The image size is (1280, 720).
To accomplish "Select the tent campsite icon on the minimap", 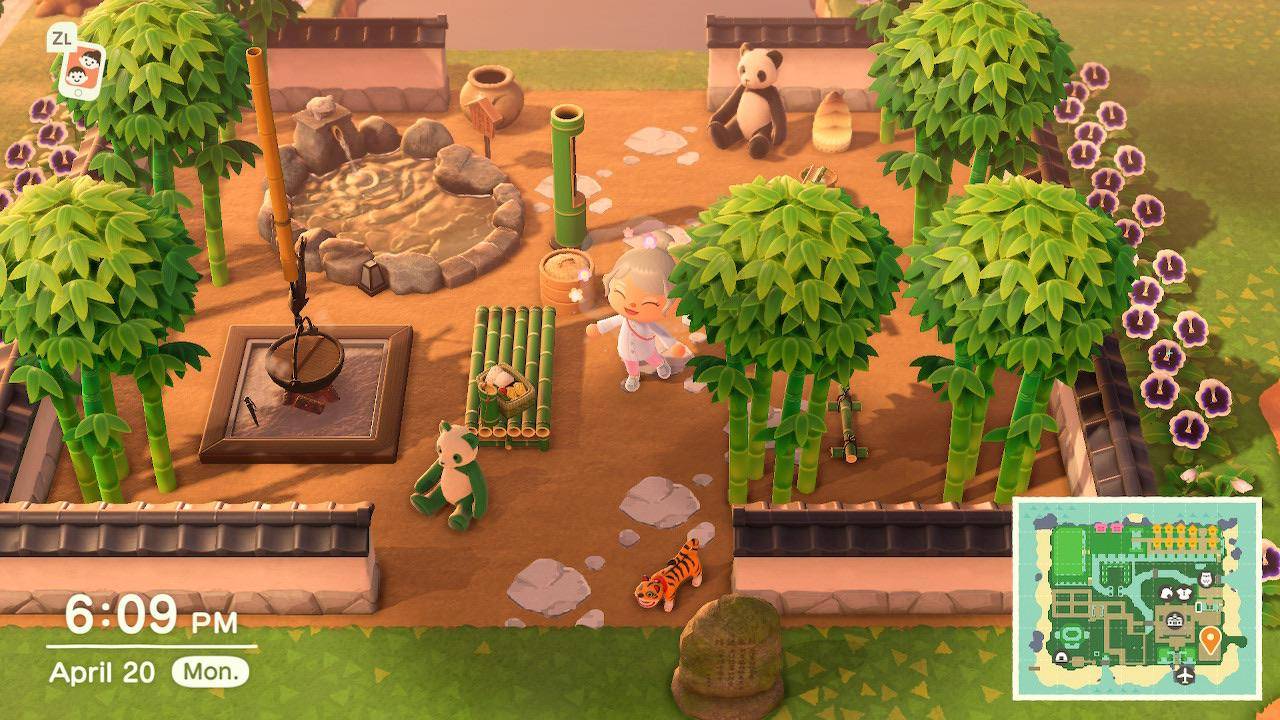I will (1061, 655).
